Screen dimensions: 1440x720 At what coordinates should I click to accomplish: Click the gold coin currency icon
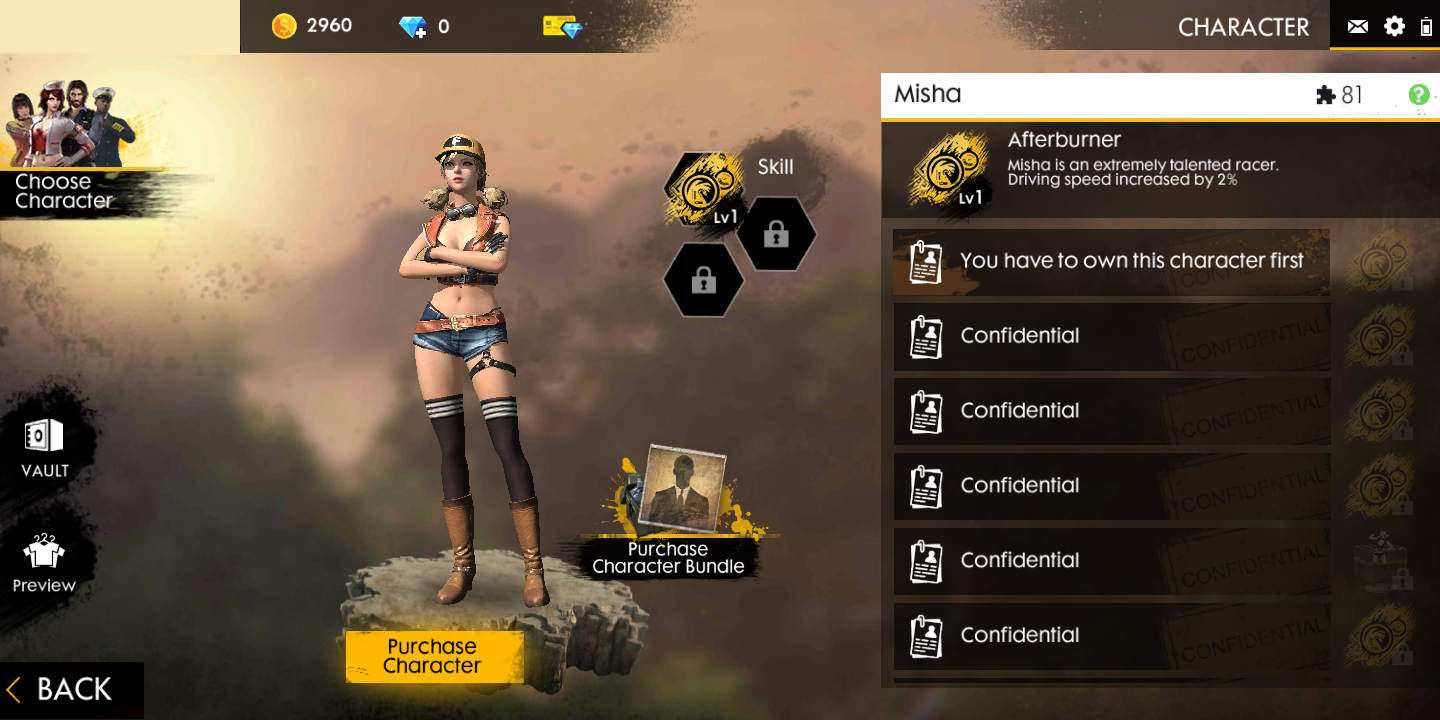click(x=283, y=25)
